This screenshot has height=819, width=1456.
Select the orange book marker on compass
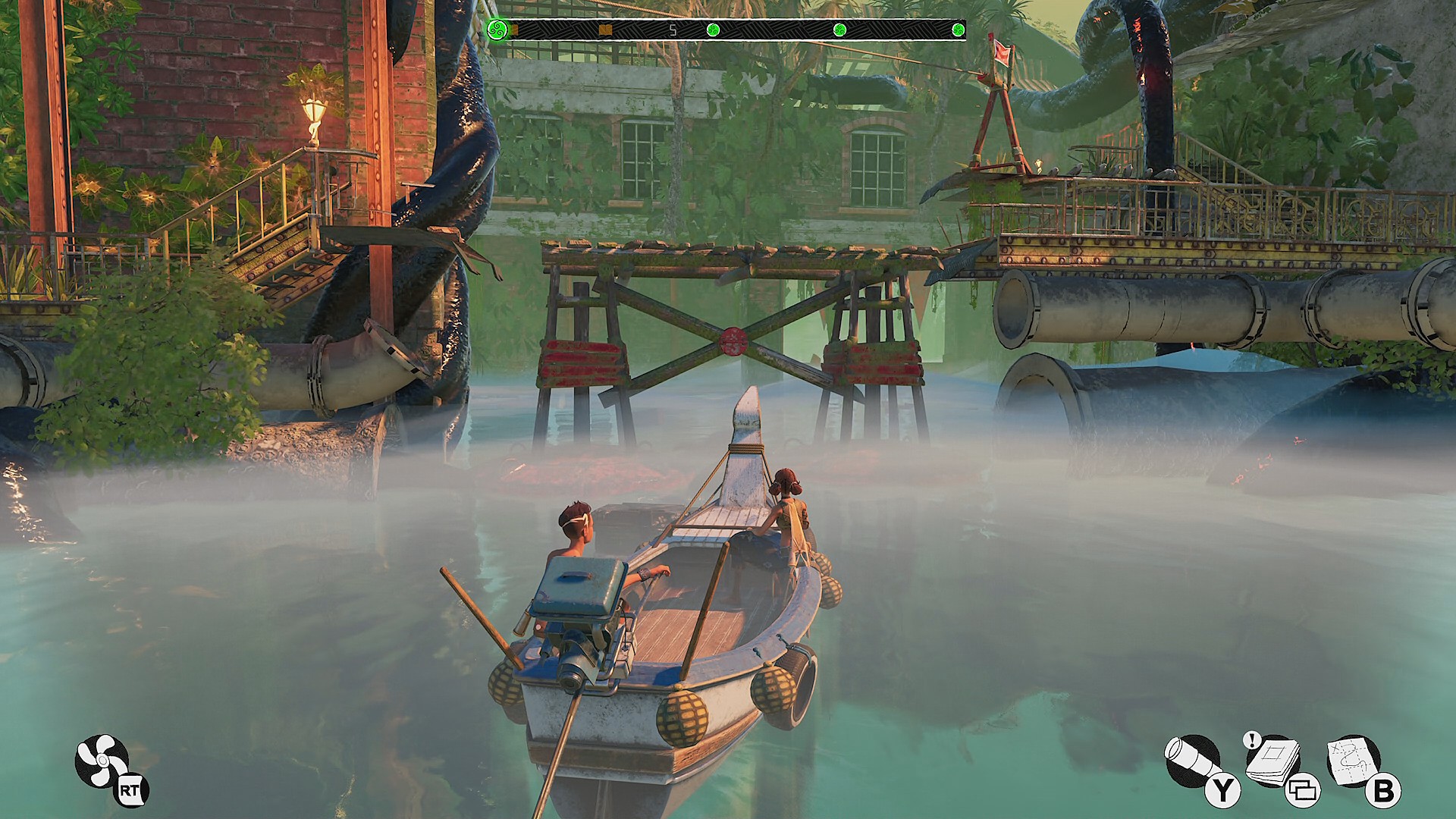[605, 30]
